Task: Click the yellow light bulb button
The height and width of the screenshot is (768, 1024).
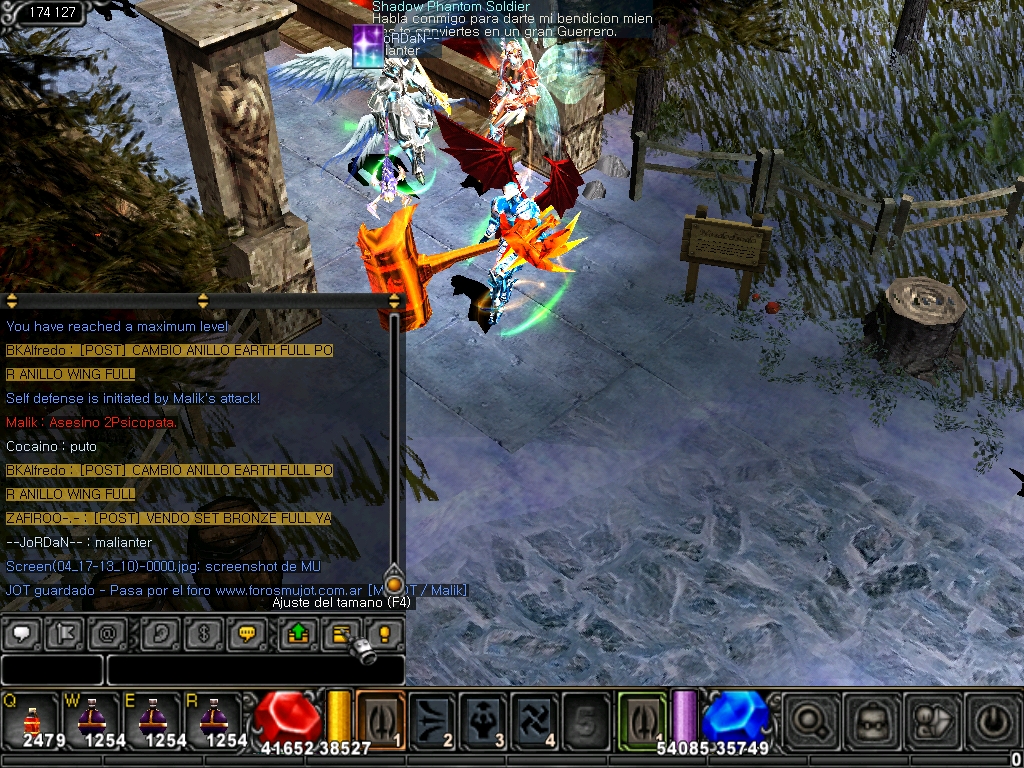Action: [x=383, y=633]
